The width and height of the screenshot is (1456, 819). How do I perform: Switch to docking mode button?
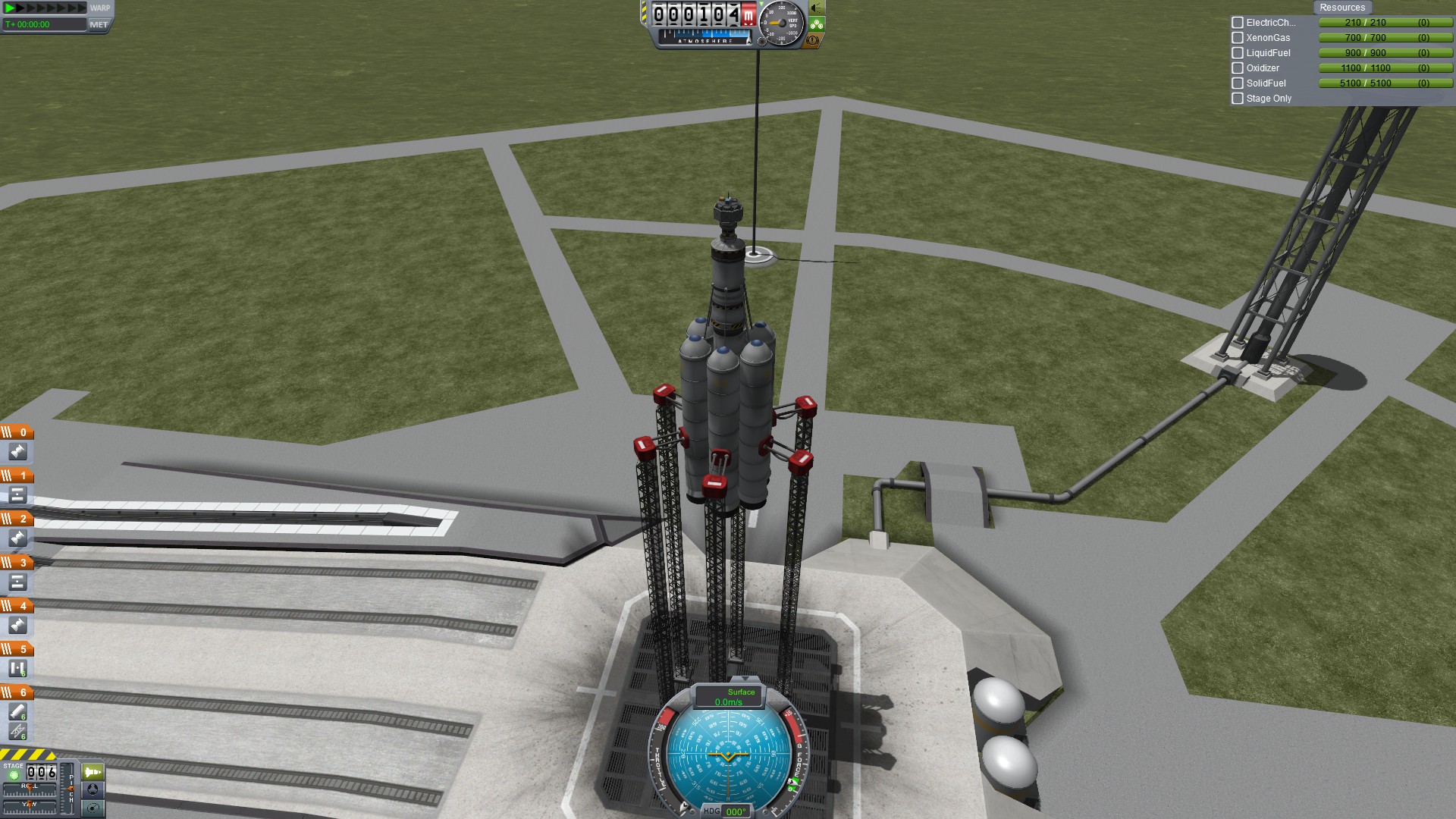93,789
